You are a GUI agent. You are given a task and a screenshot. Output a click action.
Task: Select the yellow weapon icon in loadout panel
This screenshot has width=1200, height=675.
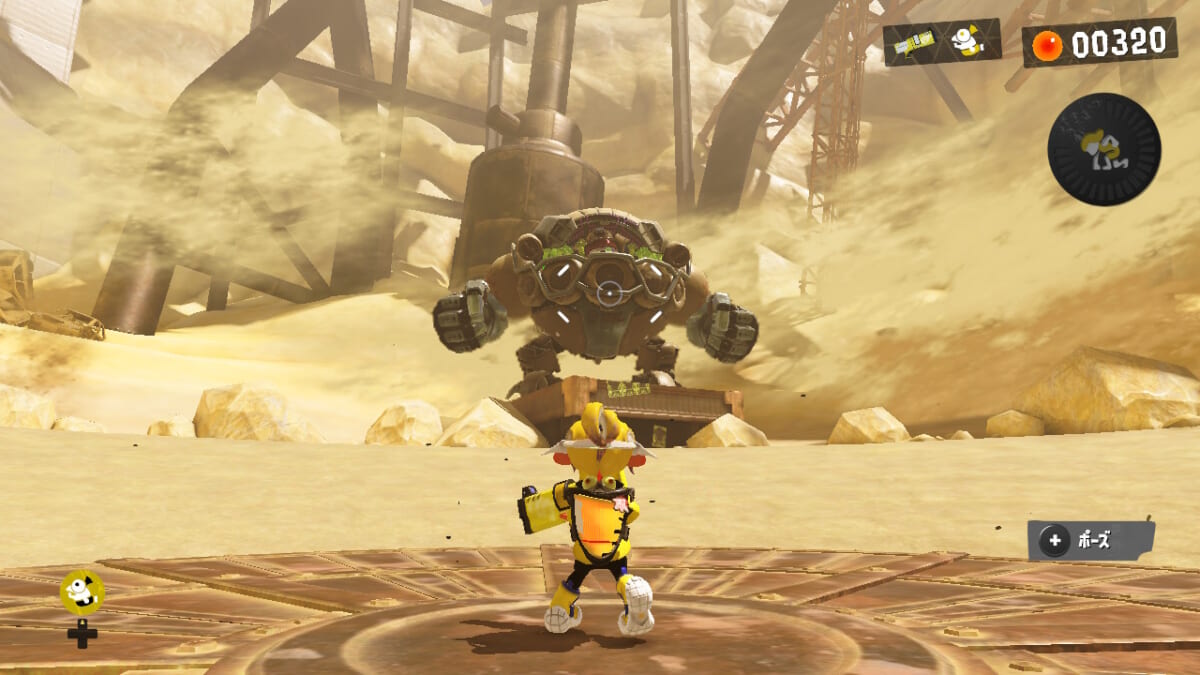(914, 43)
